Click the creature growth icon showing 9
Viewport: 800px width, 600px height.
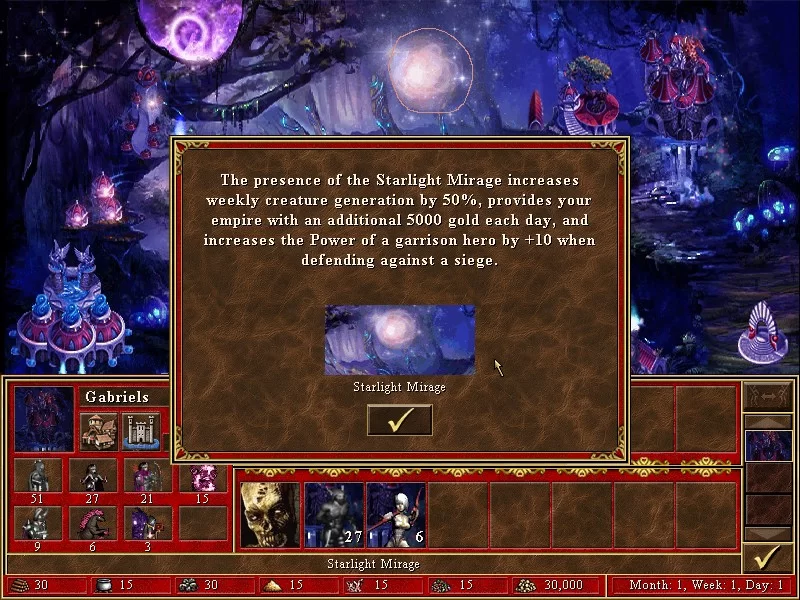tap(38, 523)
